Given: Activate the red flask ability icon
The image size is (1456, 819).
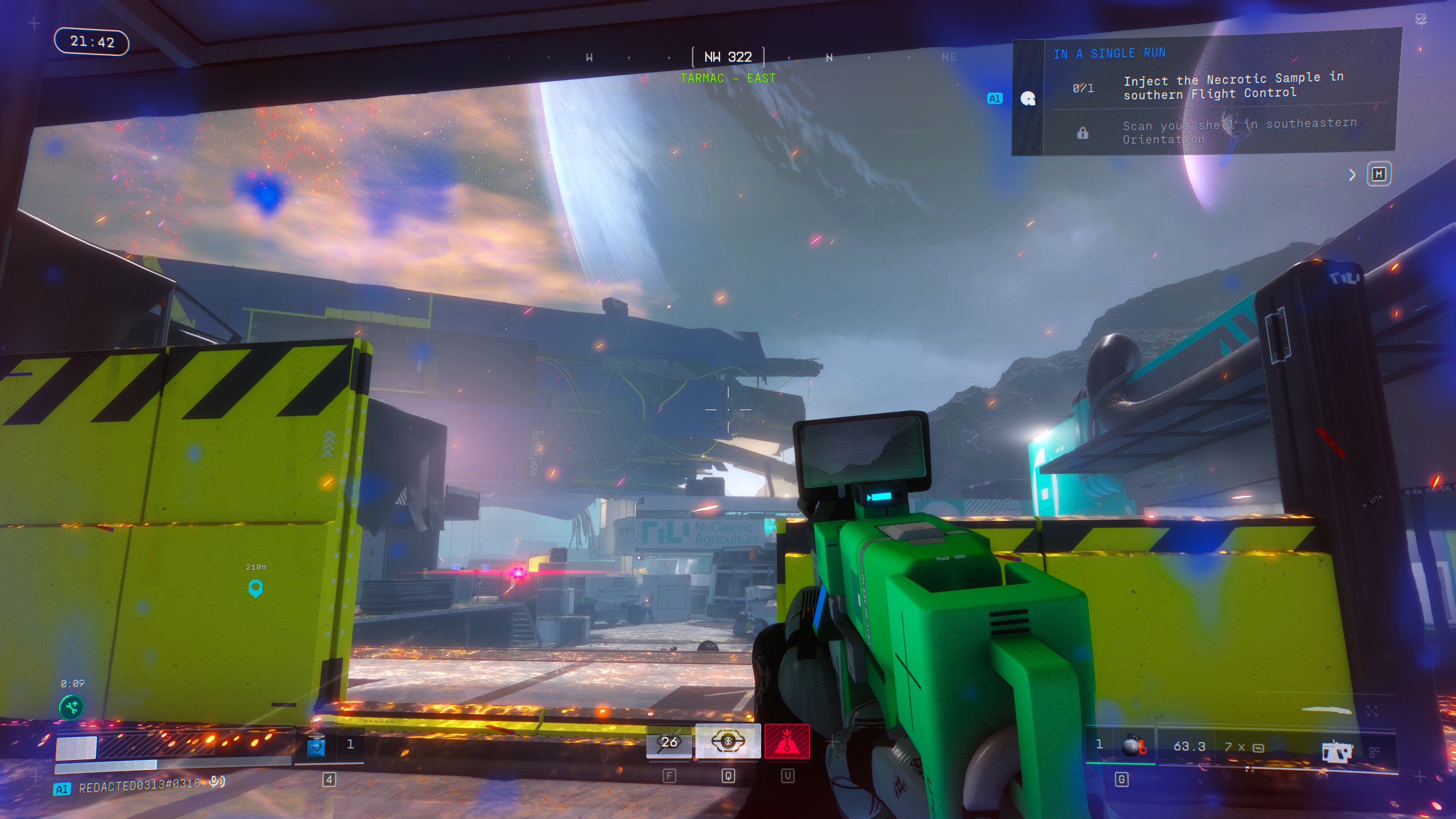Looking at the screenshot, I should [x=787, y=742].
